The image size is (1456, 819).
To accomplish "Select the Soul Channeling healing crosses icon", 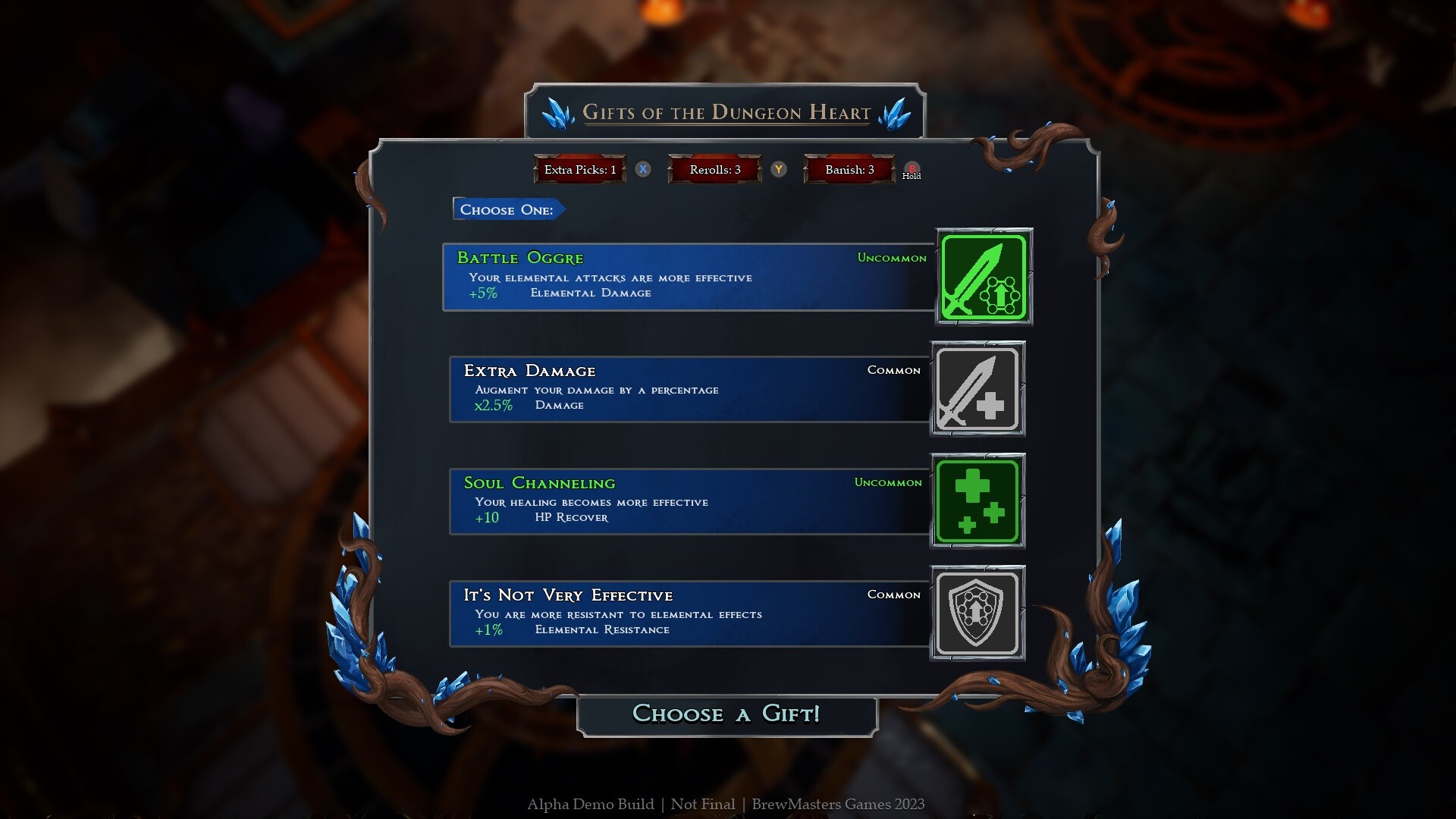I will [977, 500].
